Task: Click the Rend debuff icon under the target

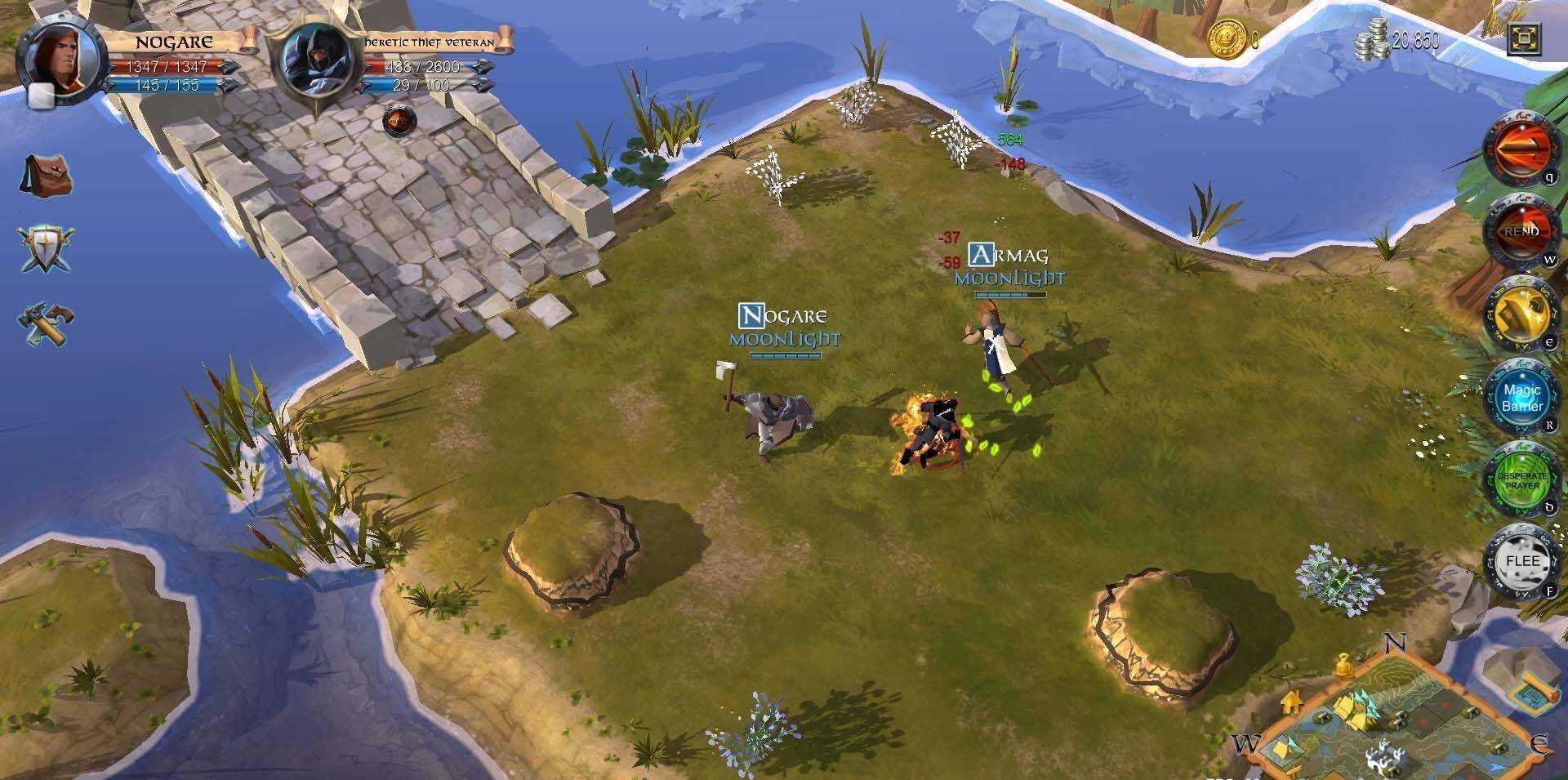Action: coord(399,121)
